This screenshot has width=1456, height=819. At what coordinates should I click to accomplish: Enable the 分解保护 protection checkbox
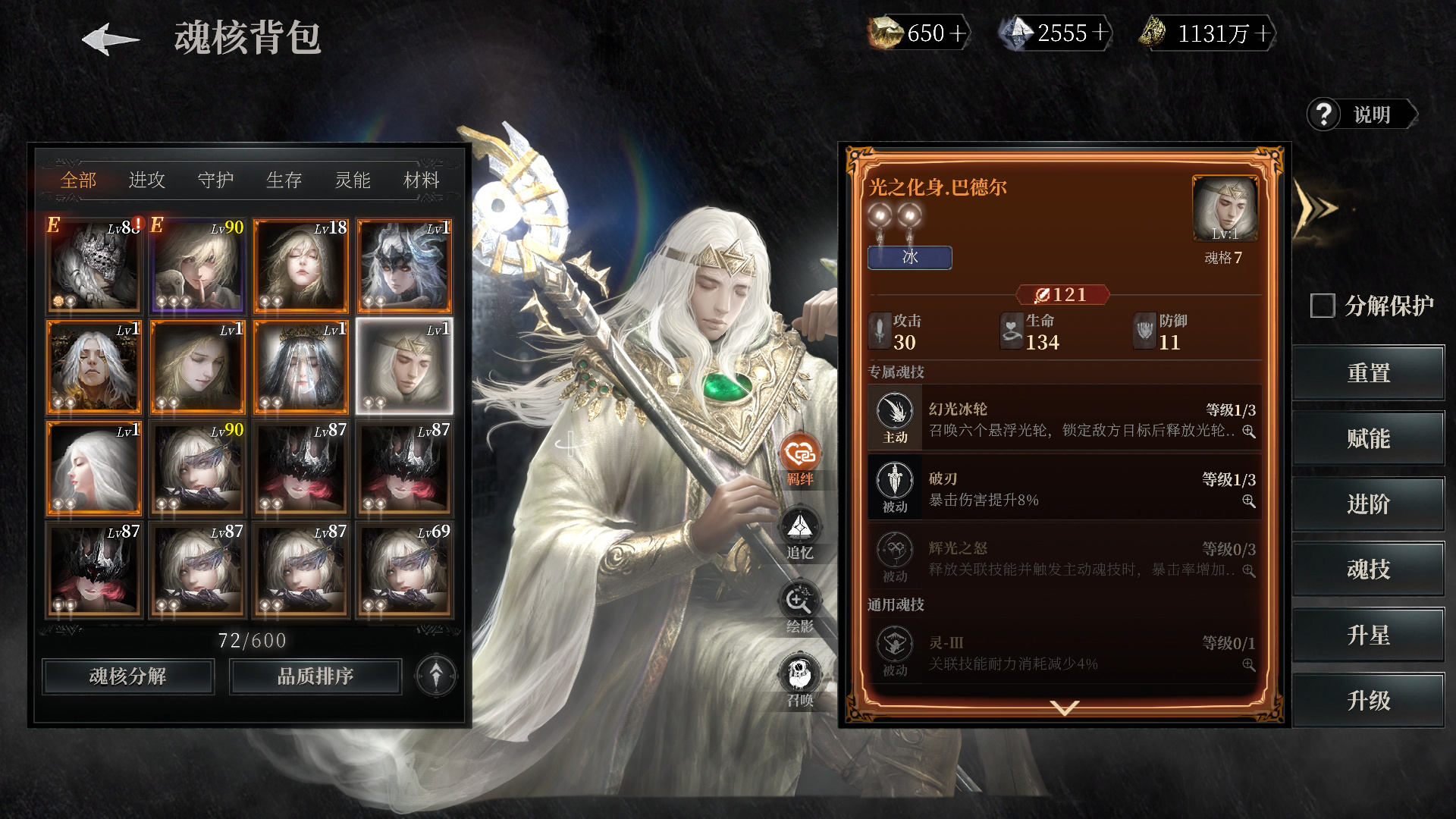1322,306
